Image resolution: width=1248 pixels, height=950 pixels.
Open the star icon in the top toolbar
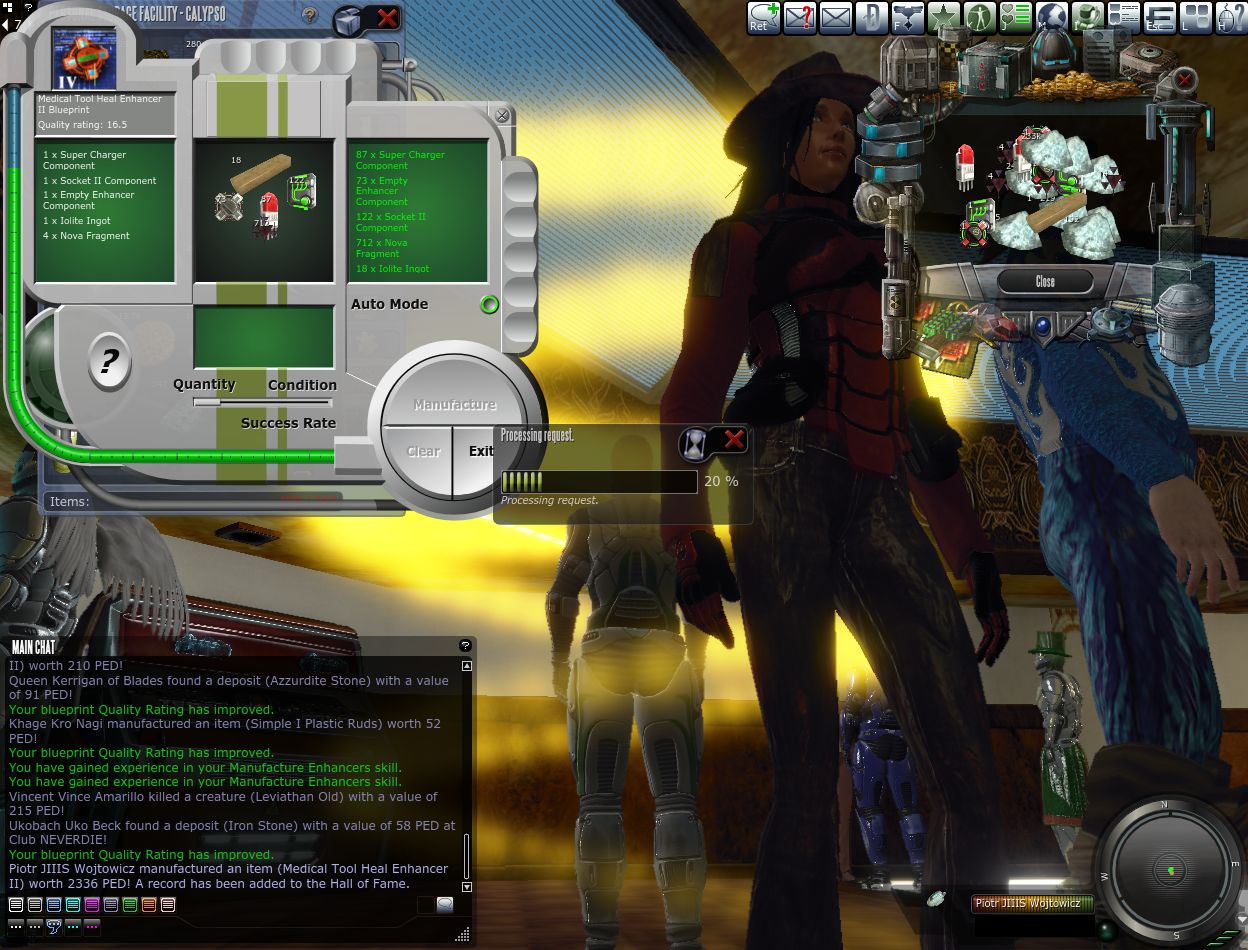point(943,18)
